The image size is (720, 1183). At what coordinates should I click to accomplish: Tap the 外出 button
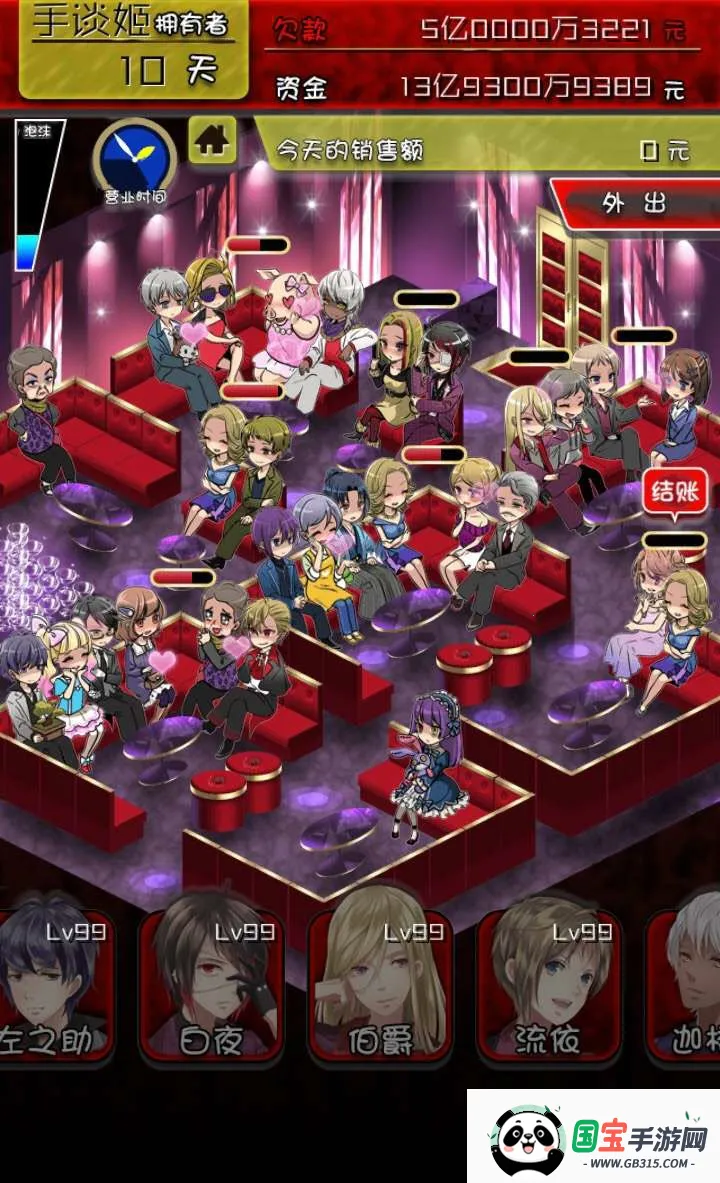point(635,205)
